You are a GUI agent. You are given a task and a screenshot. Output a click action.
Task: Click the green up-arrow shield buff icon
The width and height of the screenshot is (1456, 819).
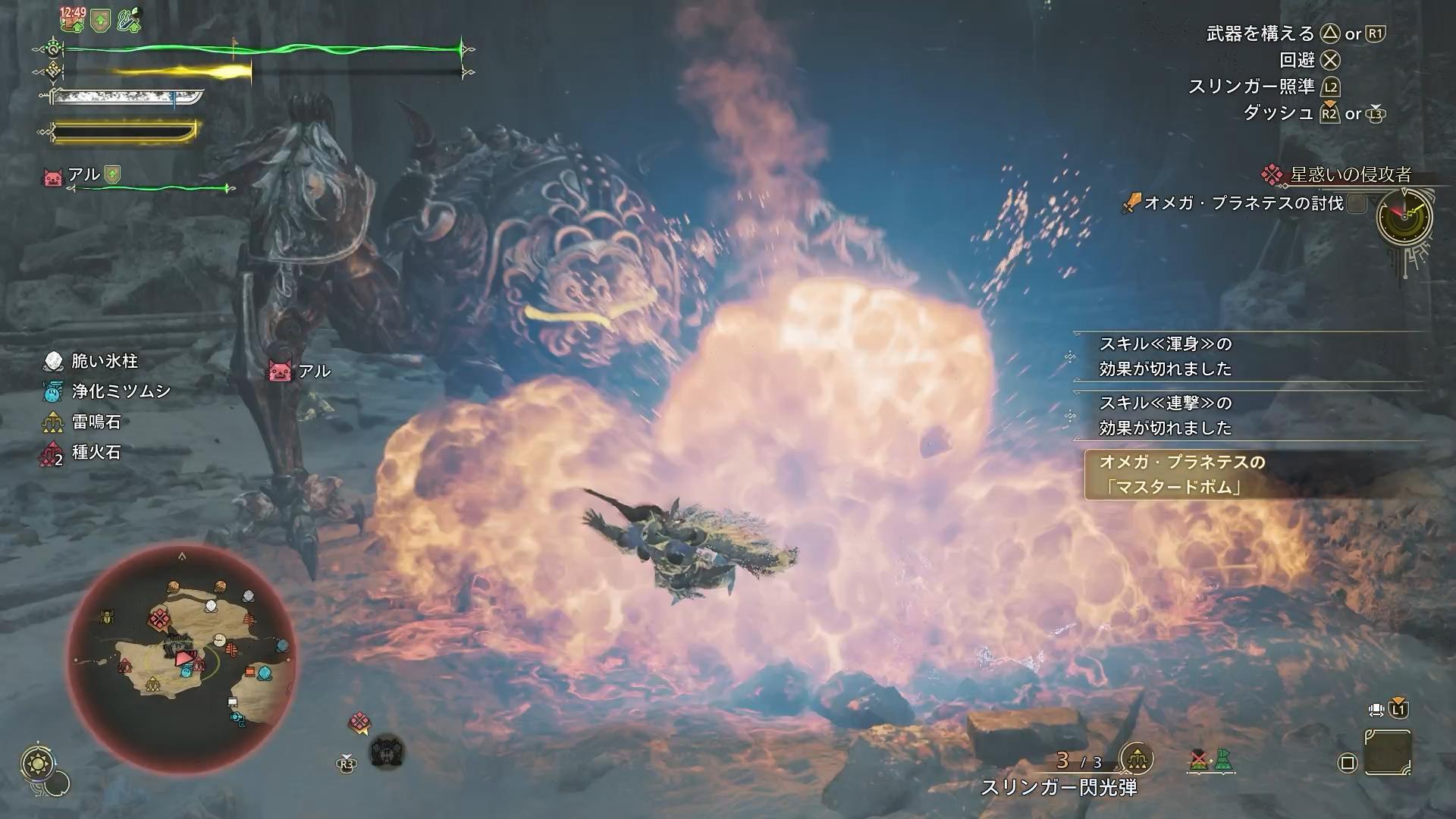pos(101,20)
